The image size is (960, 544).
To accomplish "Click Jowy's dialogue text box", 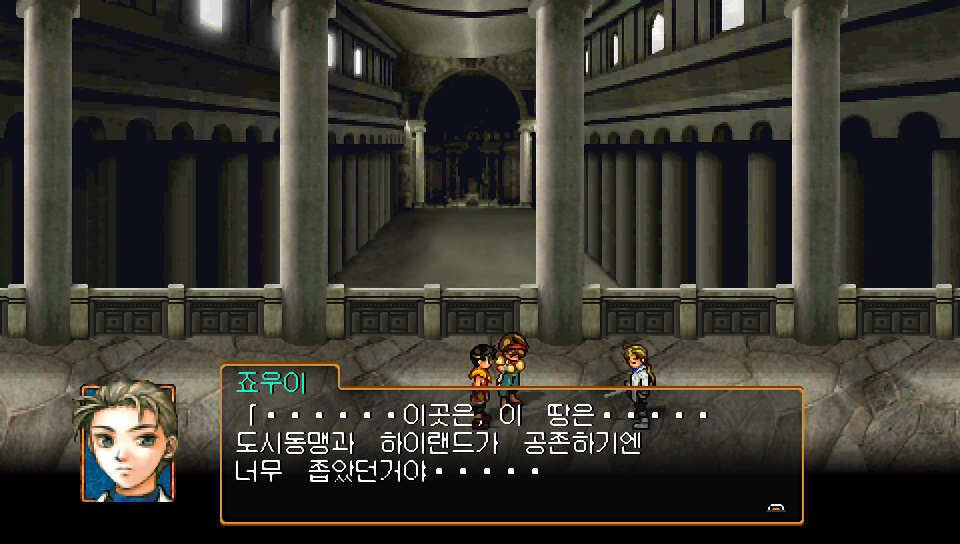I will (511, 455).
